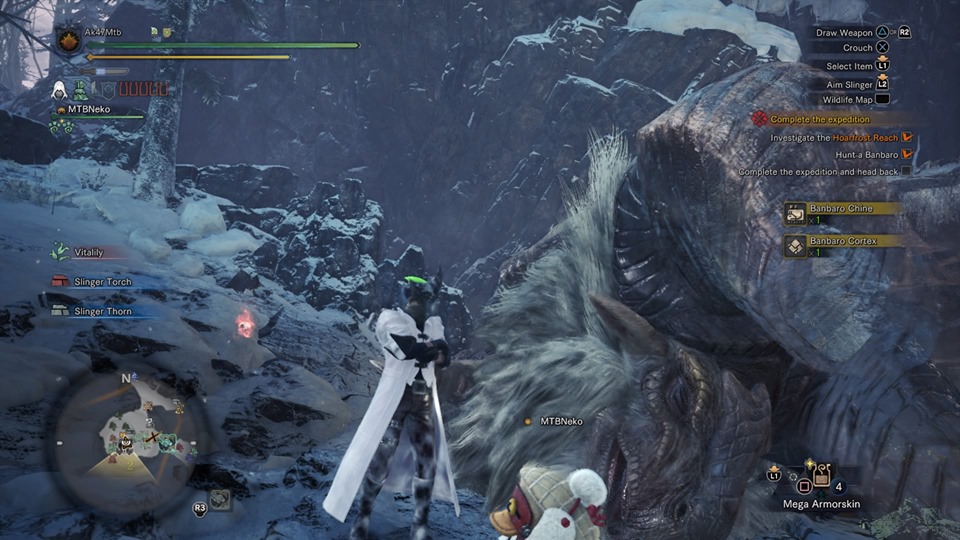Open the circular minimap
This screenshot has height=540, width=960.
126,441
